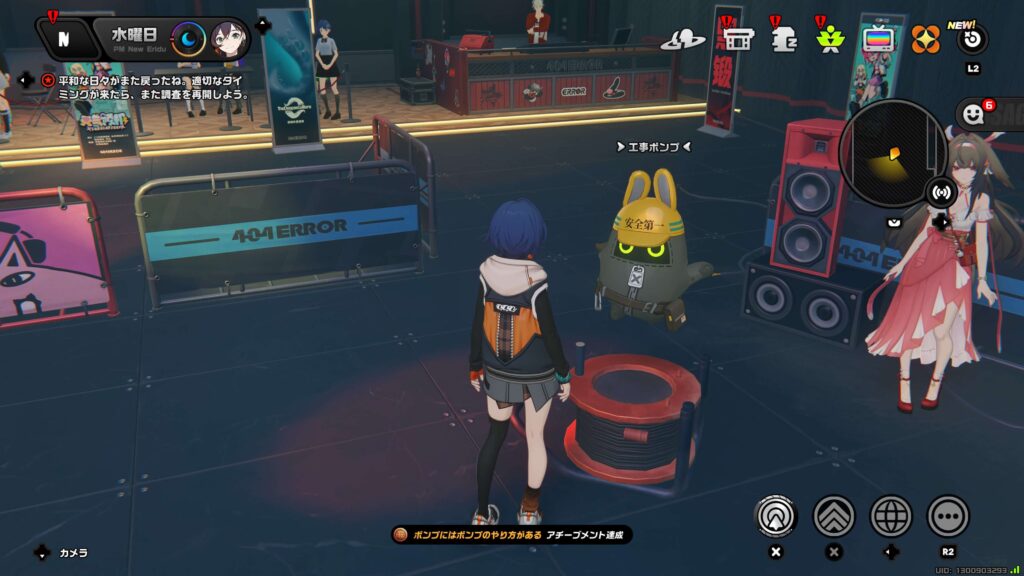Open the sleeping figure agent icon

[784, 39]
